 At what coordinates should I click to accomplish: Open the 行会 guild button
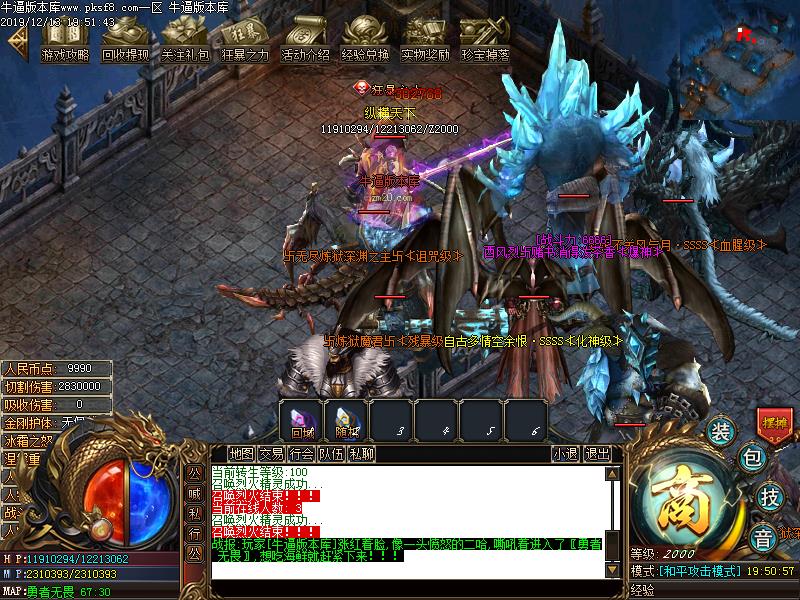(301, 453)
